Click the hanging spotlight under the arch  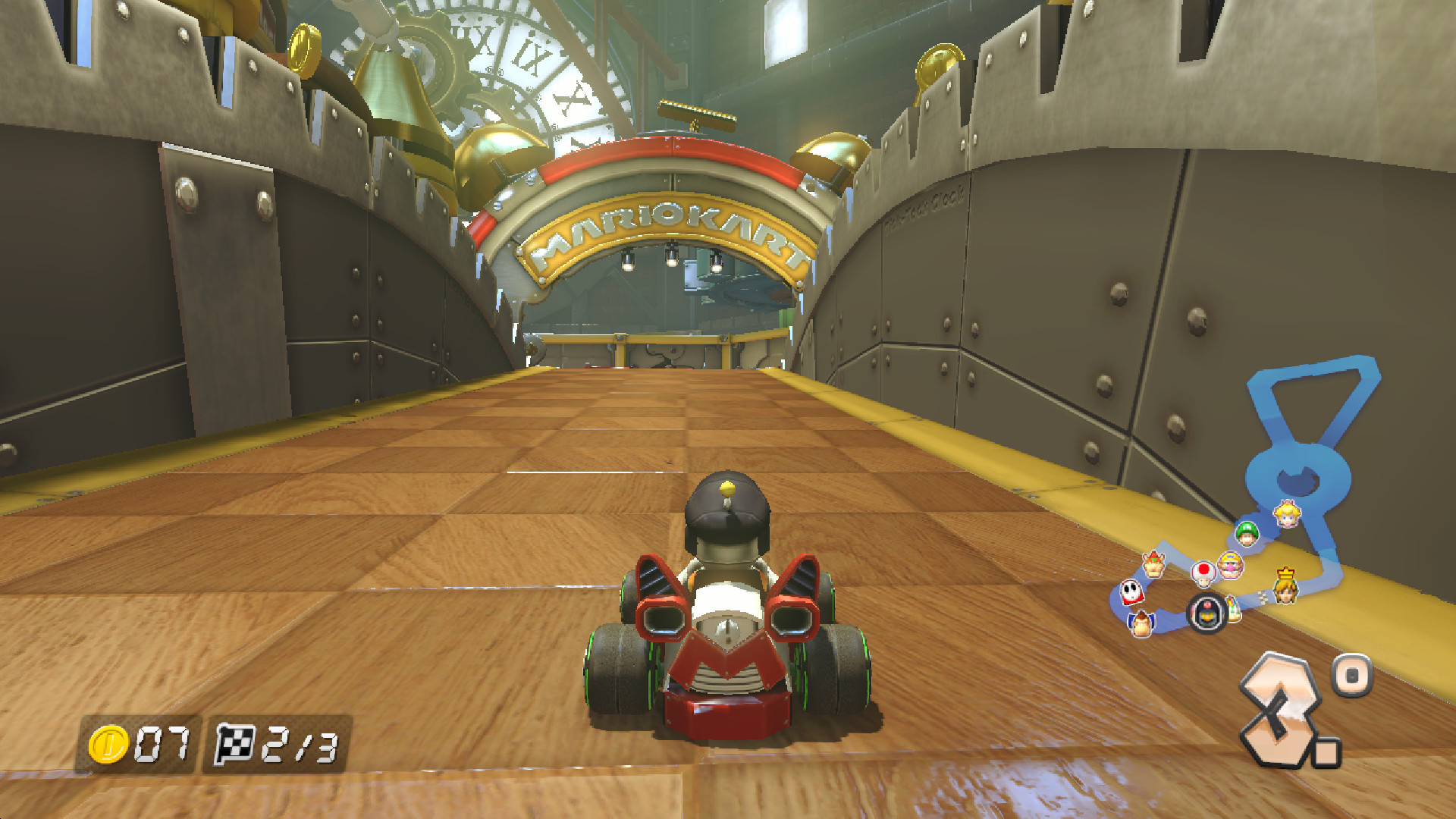(670, 258)
